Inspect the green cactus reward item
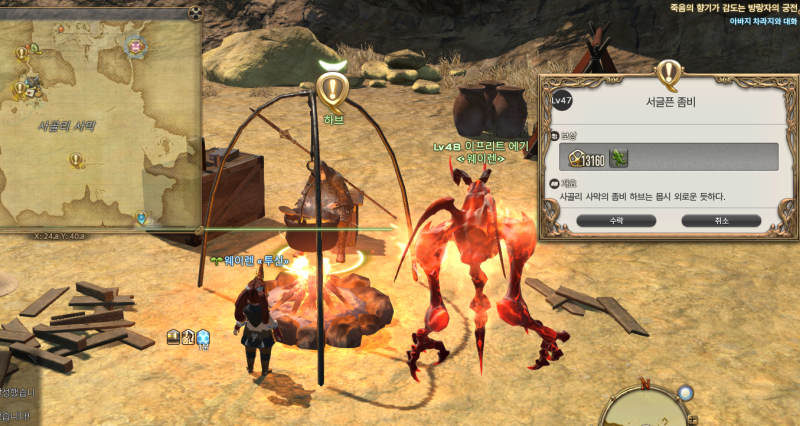This screenshot has width=800, height=426. 619,157
